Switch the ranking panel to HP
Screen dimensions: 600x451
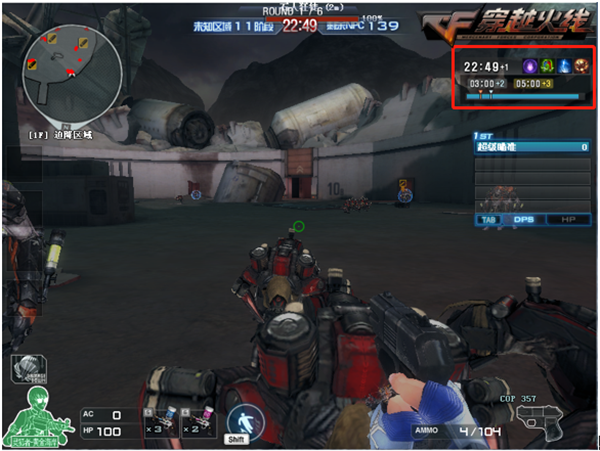point(568,219)
